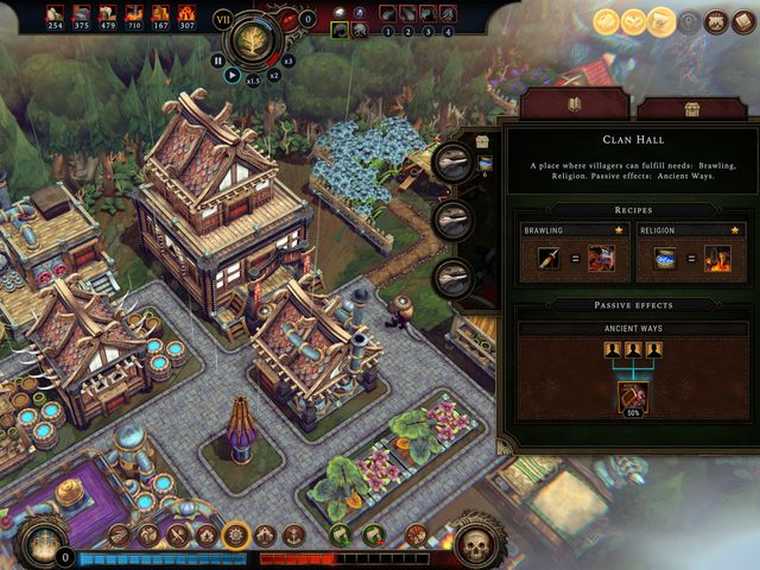Click the skull emblem button
This screenshot has height=570, width=760.
[476, 544]
